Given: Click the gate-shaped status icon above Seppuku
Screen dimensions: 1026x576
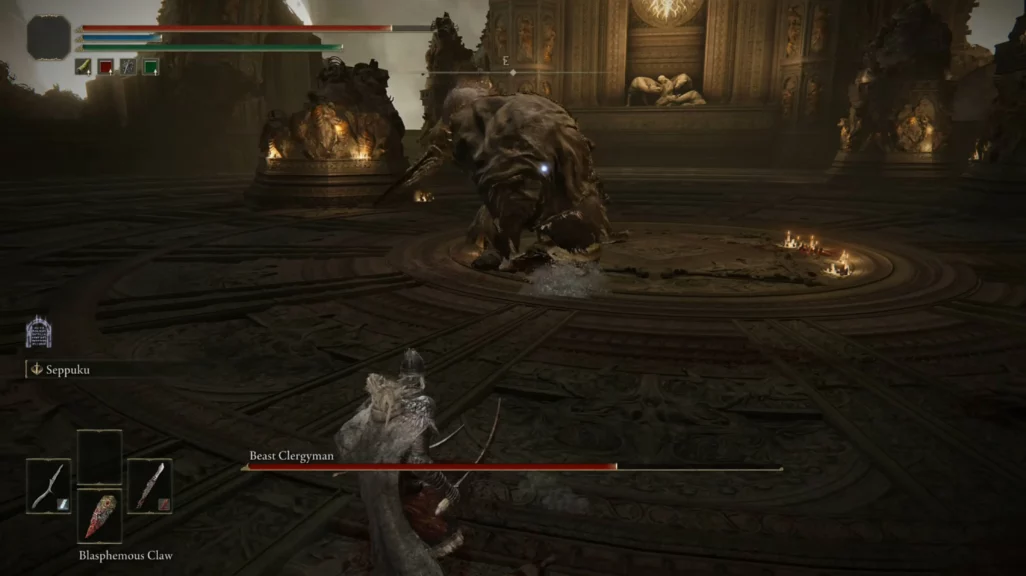Looking at the screenshot, I should 39,332.
